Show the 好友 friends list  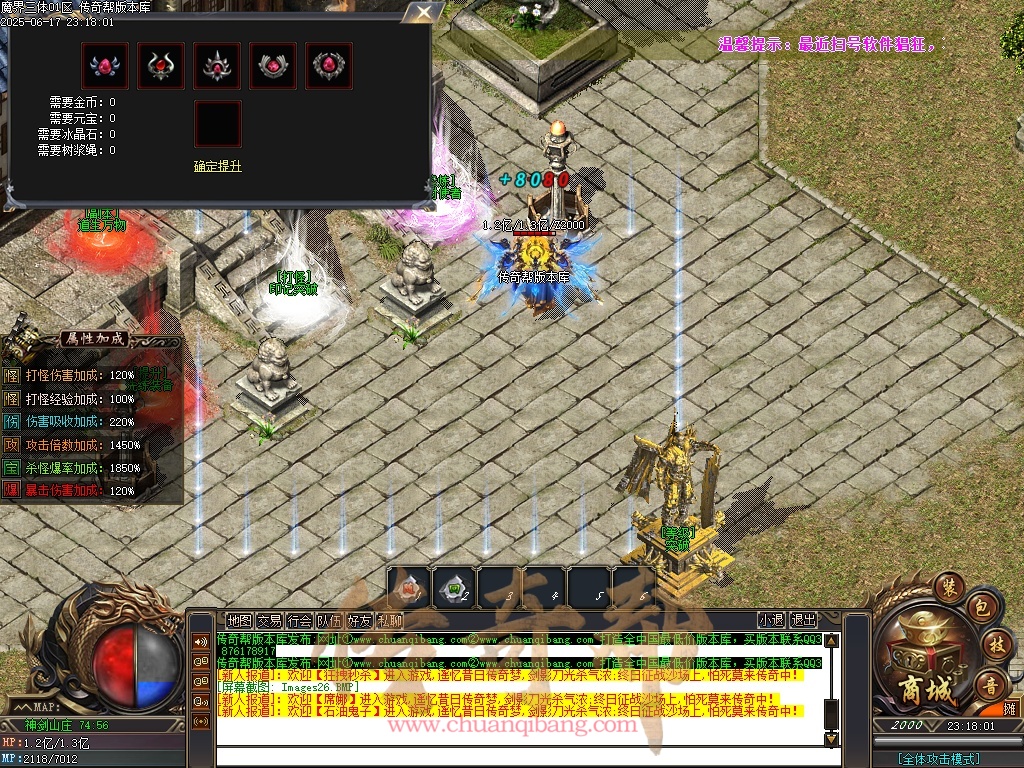359,620
